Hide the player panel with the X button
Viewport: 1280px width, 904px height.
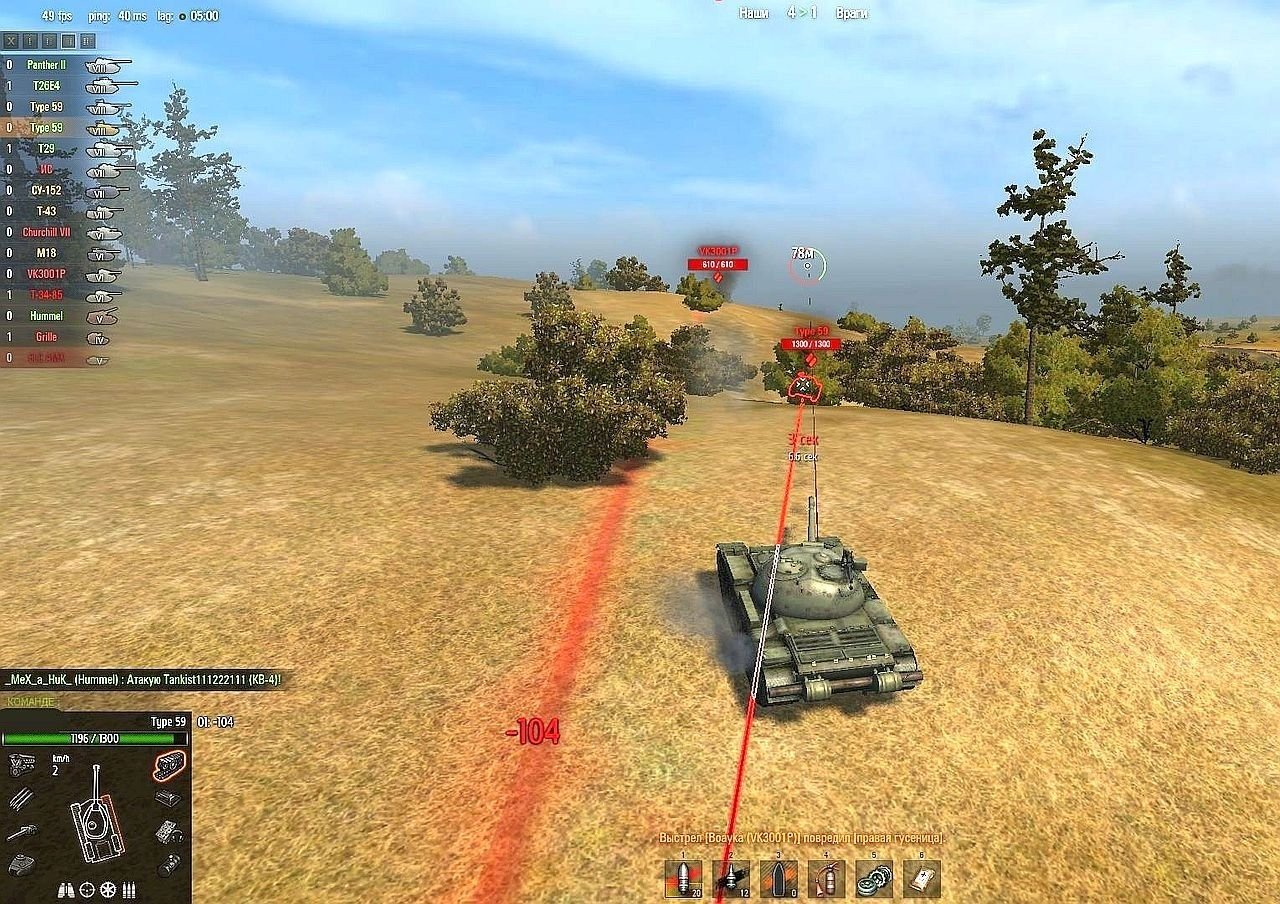pos(12,41)
